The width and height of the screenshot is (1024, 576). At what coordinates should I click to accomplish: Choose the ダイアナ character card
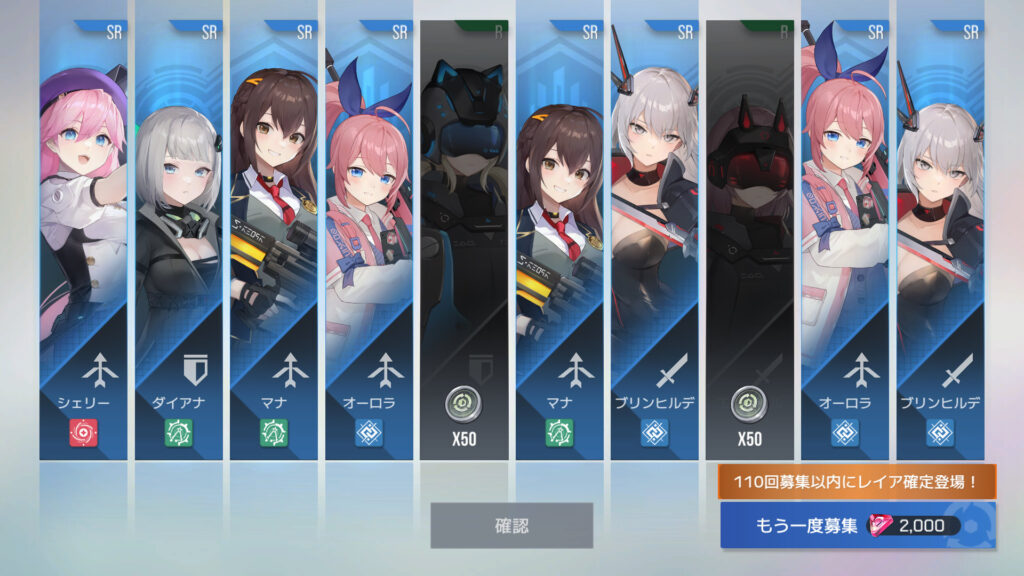tap(179, 240)
